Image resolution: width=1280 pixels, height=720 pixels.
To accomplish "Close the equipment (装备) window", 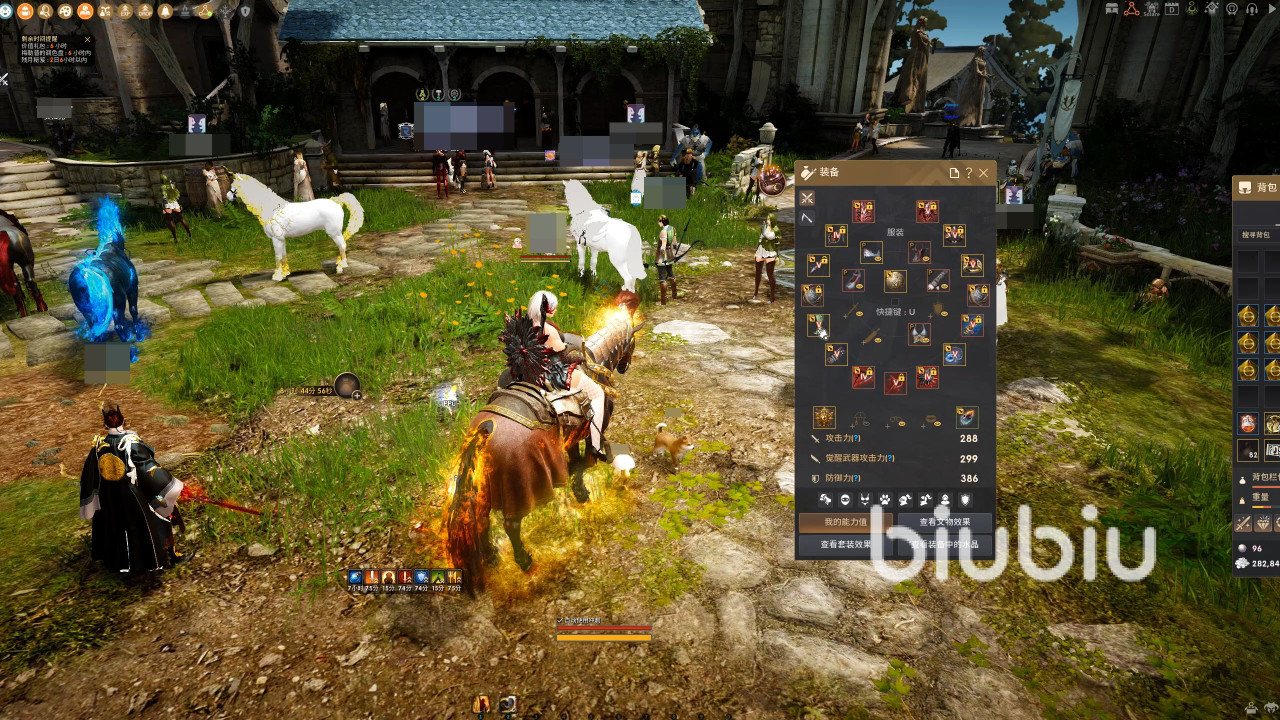I will pos(984,173).
